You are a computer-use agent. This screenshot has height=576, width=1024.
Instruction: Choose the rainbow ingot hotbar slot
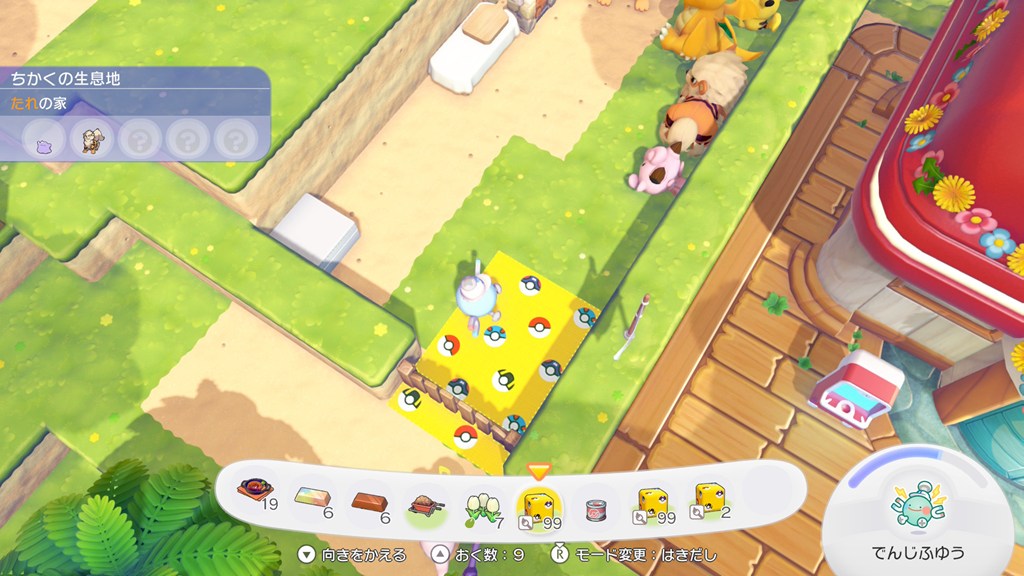(x=313, y=495)
